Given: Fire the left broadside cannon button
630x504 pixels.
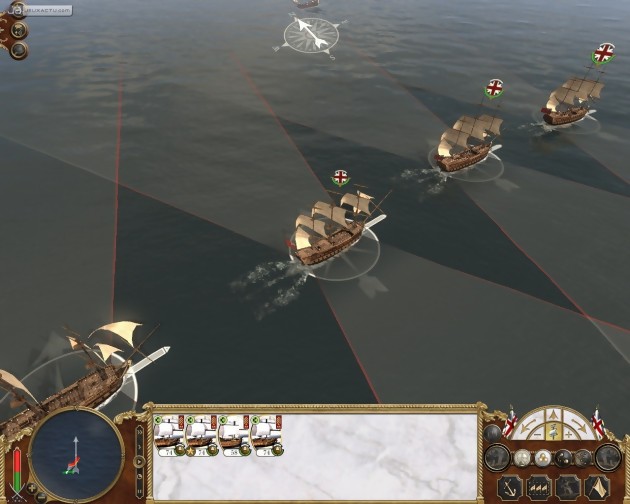Looking at the screenshot, I should [x=497, y=457].
